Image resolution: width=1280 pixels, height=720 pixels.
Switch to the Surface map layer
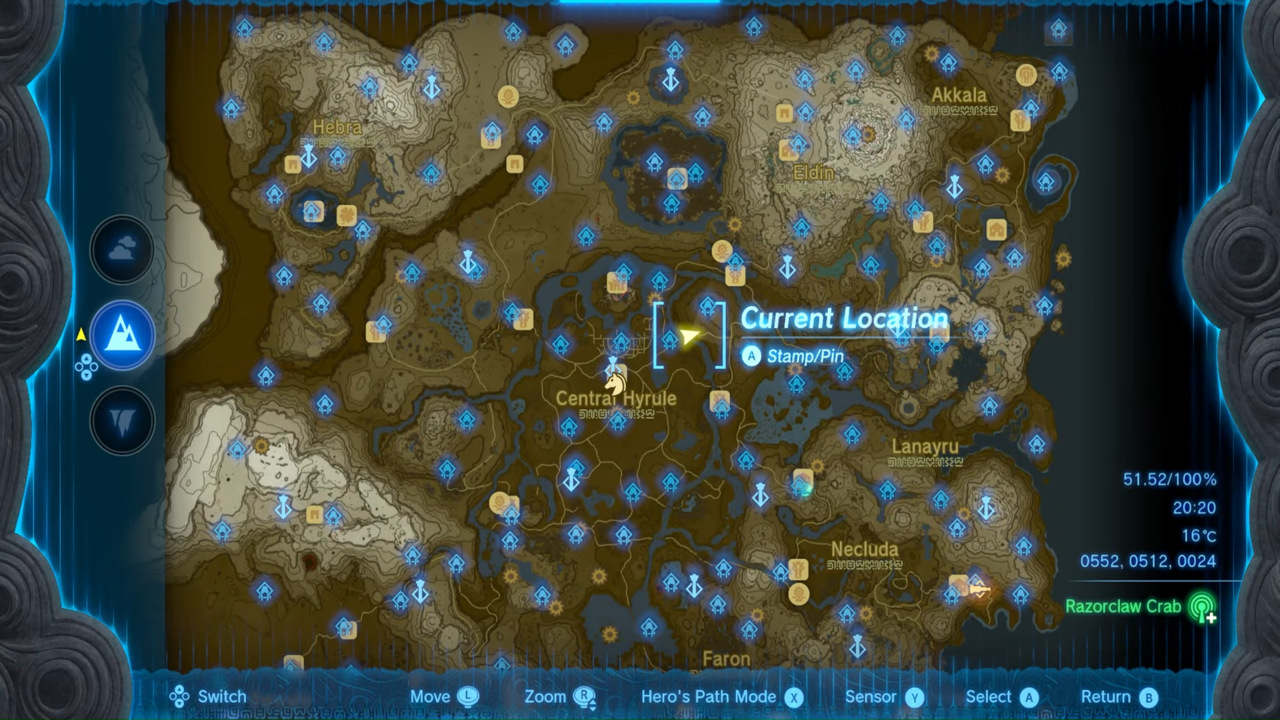point(122,335)
